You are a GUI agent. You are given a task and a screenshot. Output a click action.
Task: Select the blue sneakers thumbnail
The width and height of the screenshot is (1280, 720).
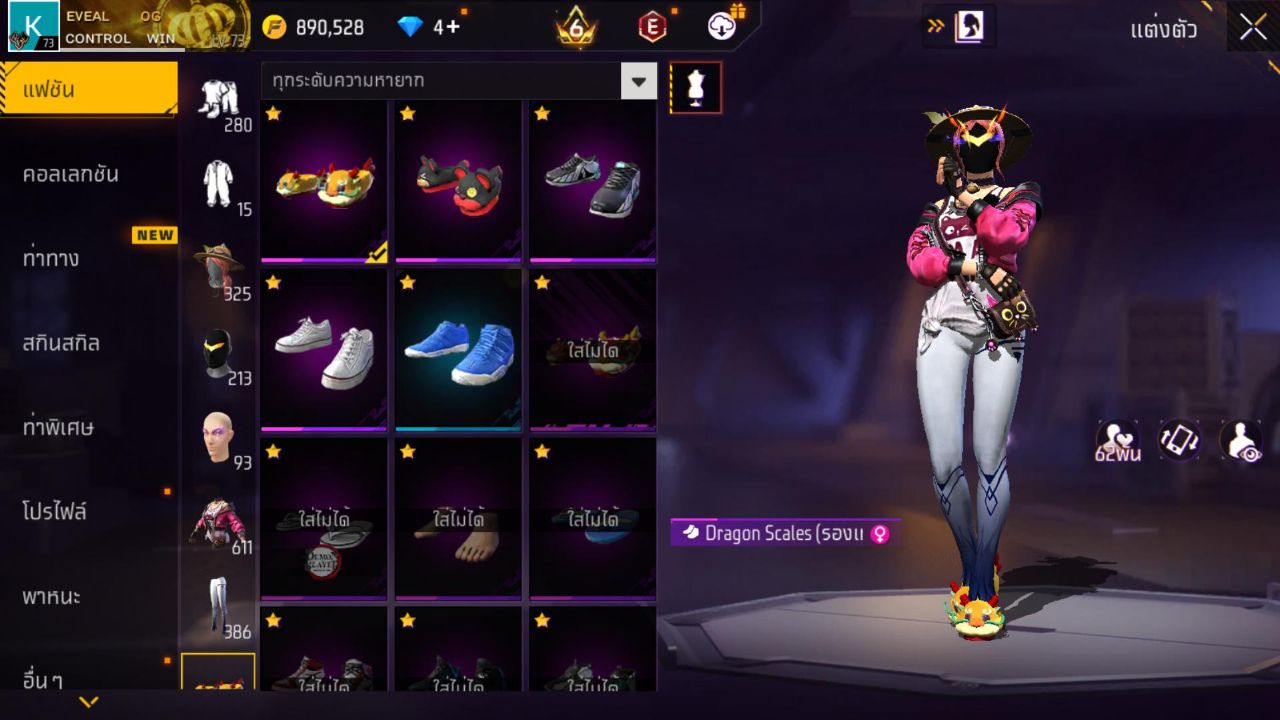(x=458, y=350)
